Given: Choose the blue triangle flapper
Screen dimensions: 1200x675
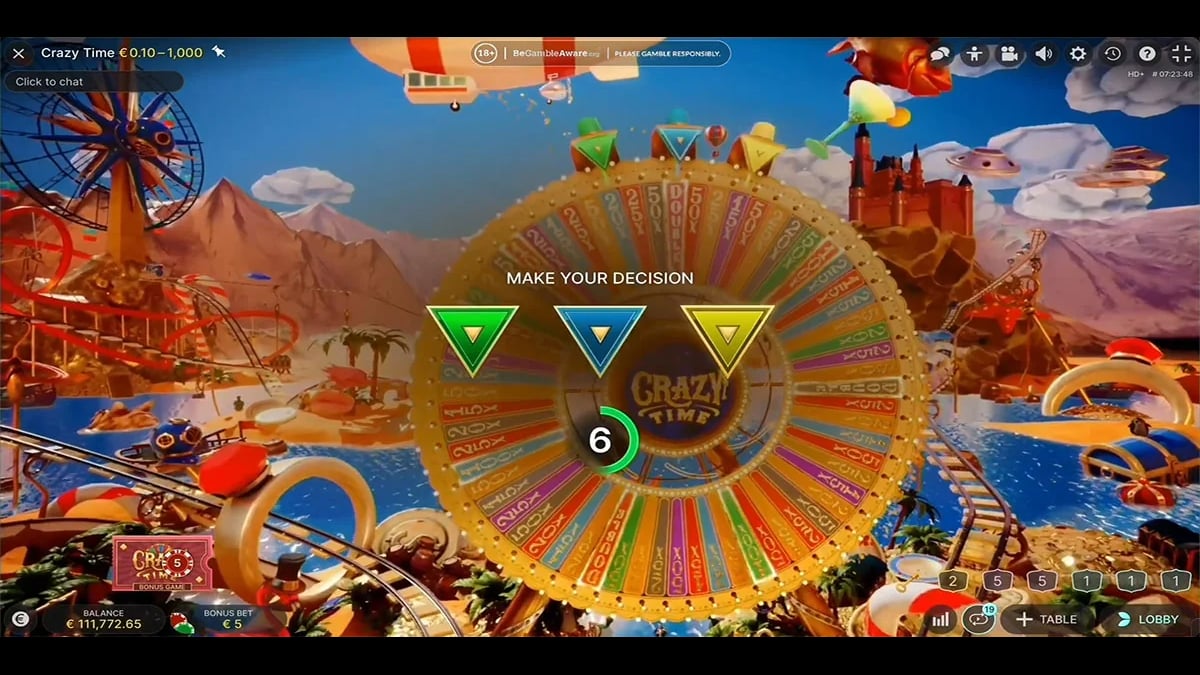Looking at the screenshot, I should click(600, 337).
